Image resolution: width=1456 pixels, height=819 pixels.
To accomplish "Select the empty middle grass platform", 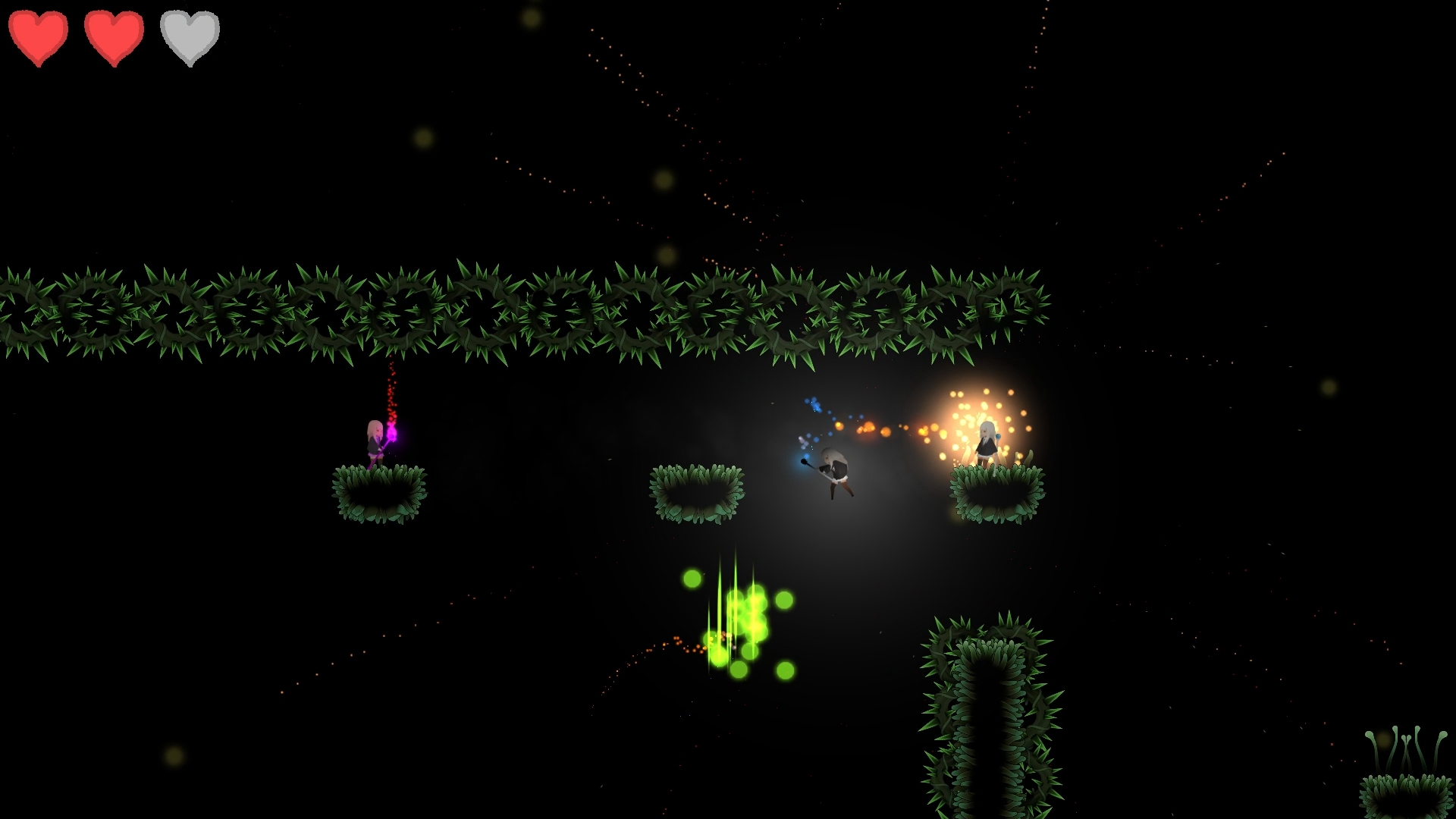I will pos(696,493).
